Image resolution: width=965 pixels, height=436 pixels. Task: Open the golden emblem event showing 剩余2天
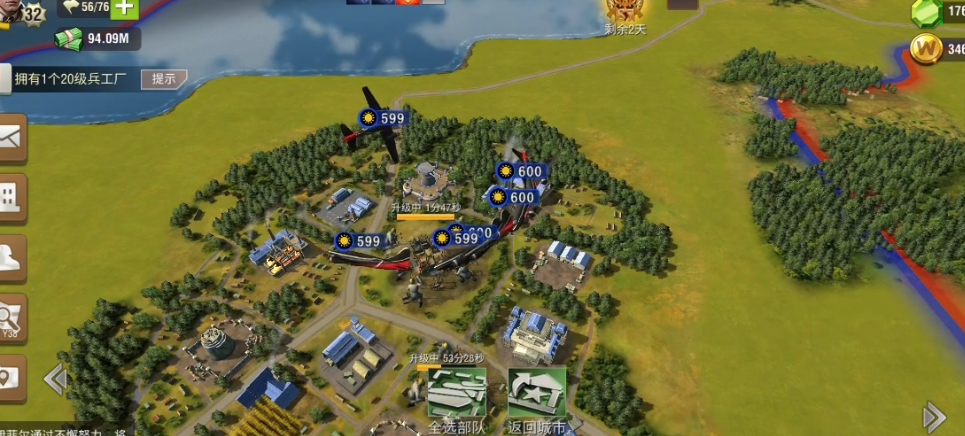tap(625, 12)
